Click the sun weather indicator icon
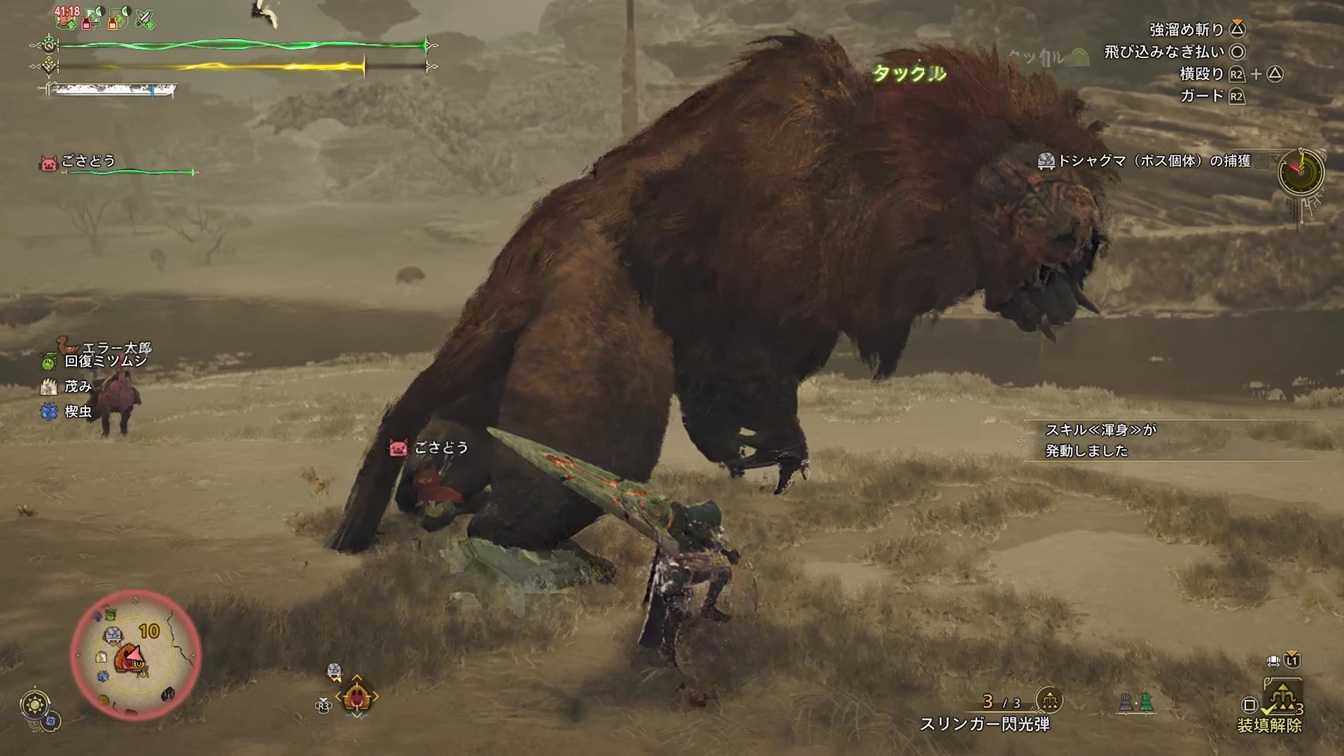 click(36, 703)
